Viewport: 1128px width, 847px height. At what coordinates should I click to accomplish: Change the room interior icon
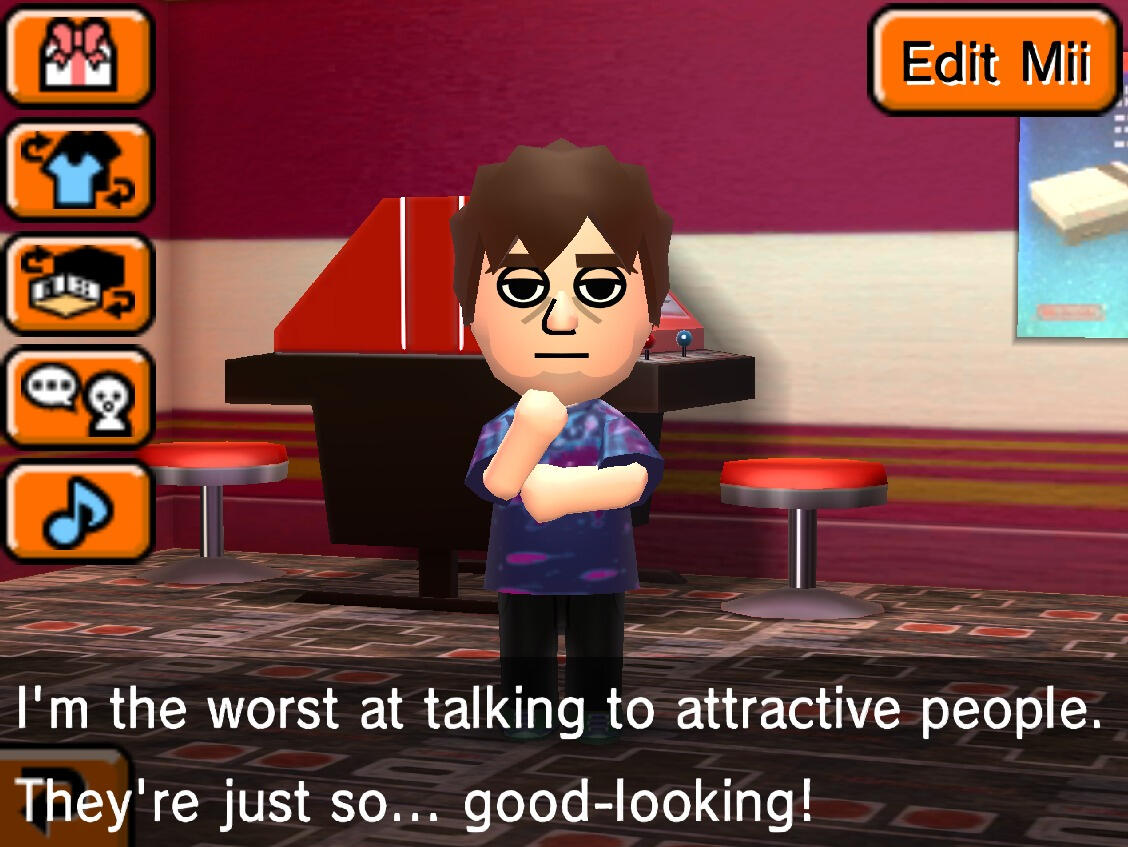click(x=78, y=283)
